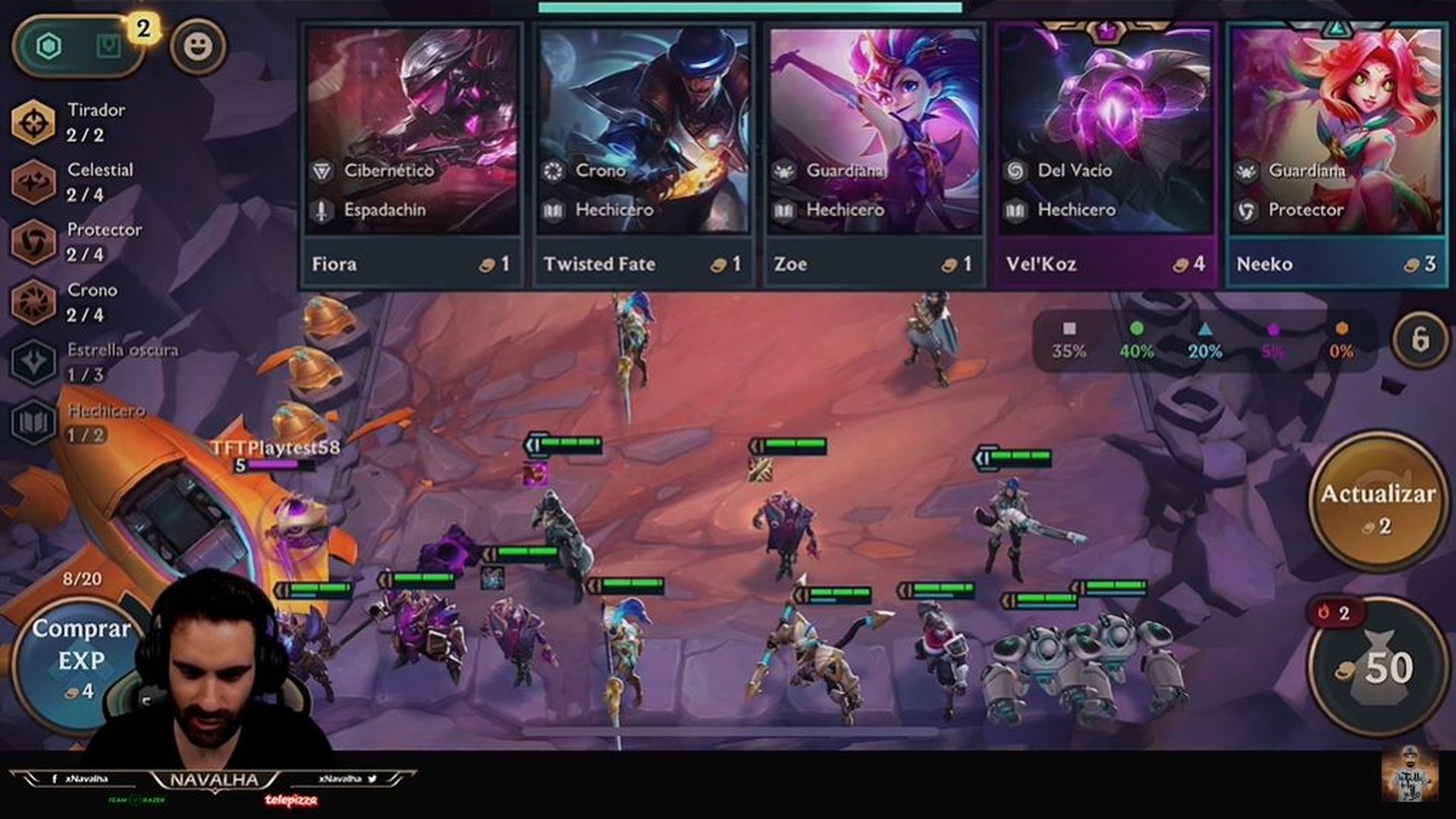The width and height of the screenshot is (1456, 819).
Task: Expand the shop rarity percentages panel
Action: pyautogui.click(x=1206, y=341)
